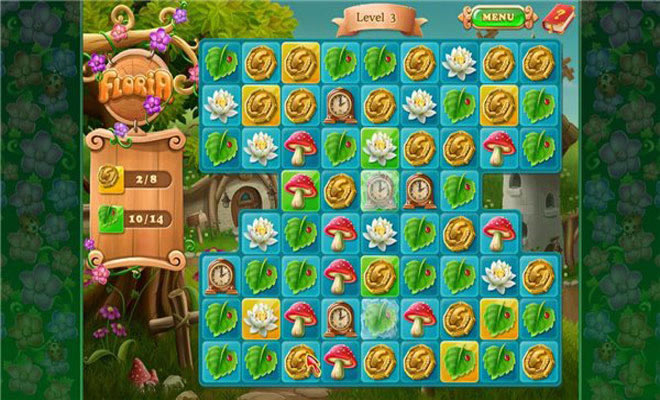Screen dimensions: 660x400
Task: Select the water lily tile on green background
Action: [379, 148]
